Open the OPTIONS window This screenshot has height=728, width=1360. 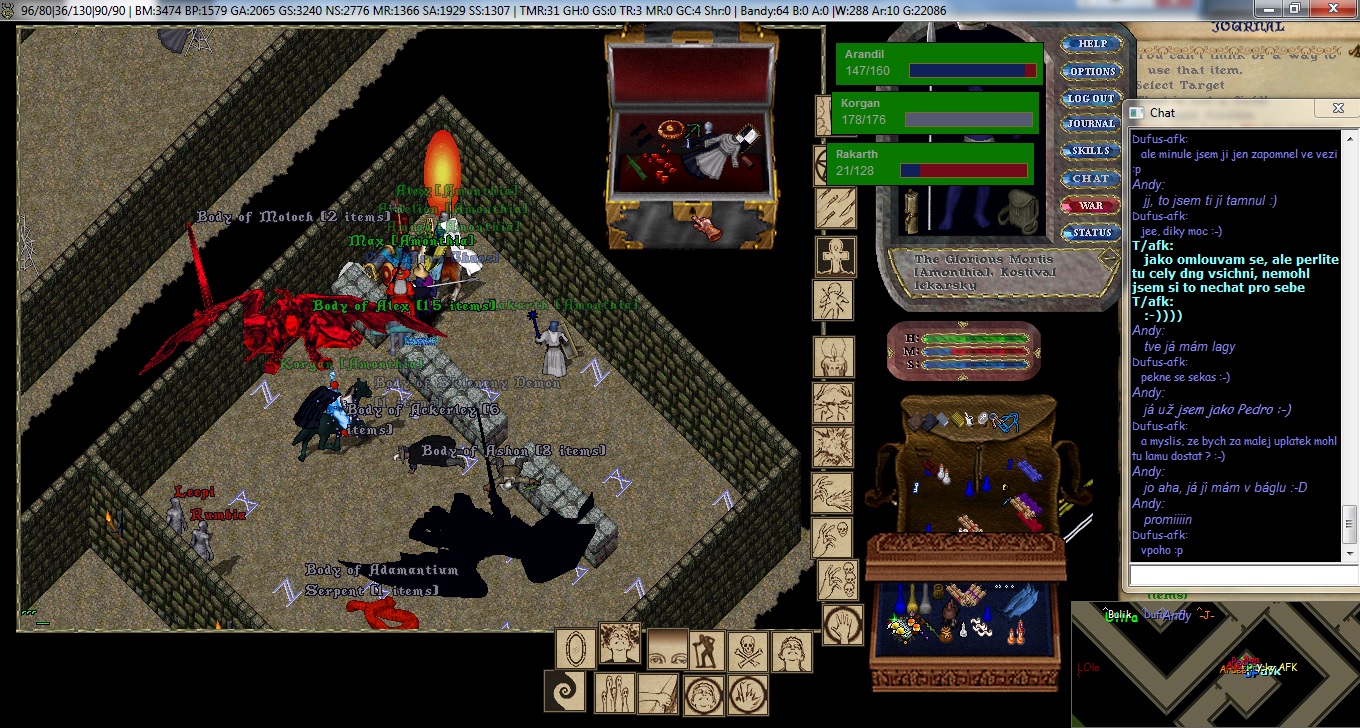1092,71
